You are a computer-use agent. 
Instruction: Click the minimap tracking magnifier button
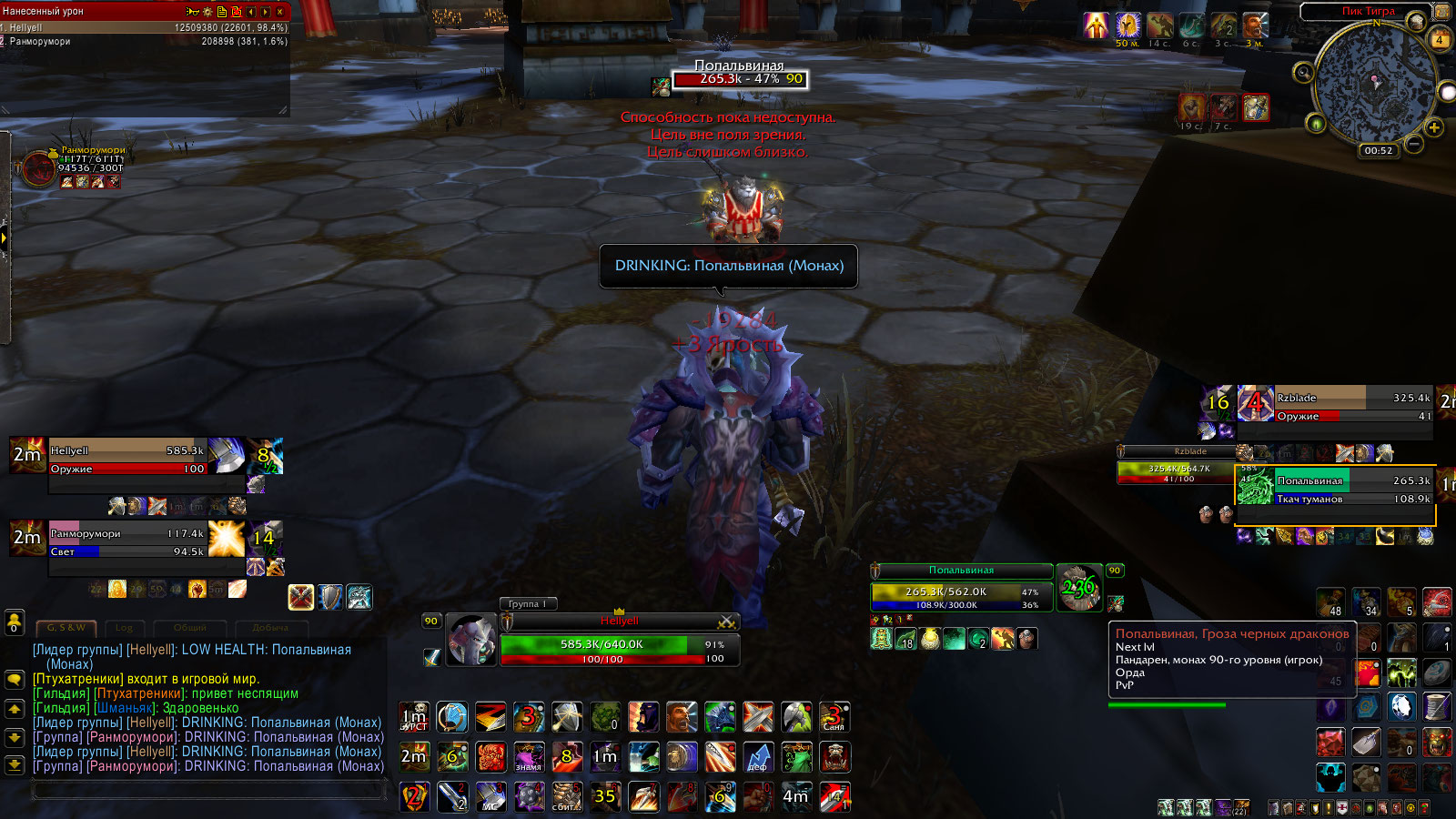tap(1303, 72)
